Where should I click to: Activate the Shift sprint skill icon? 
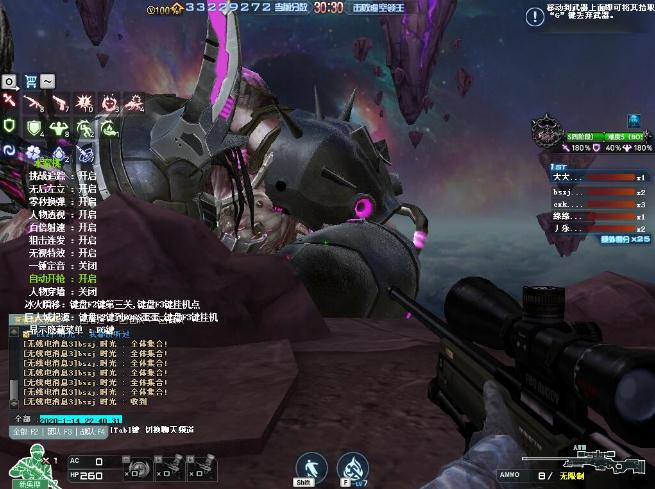coord(312,466)
